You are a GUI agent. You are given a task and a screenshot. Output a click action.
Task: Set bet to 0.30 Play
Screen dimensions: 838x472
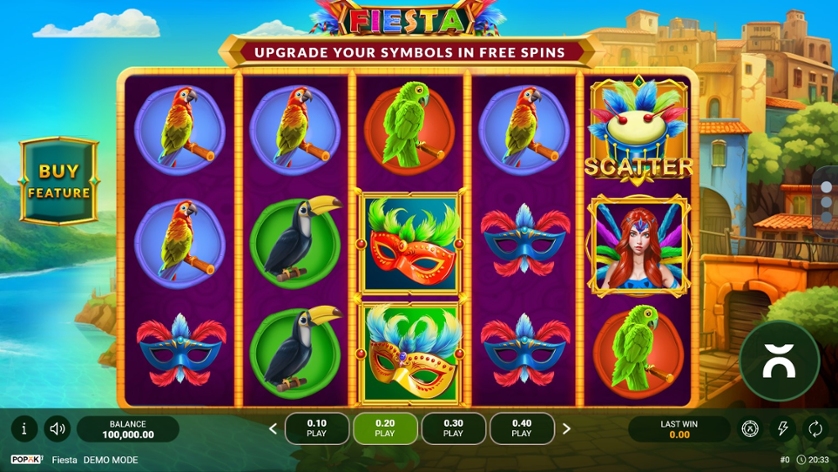click(x=453, y=429)
